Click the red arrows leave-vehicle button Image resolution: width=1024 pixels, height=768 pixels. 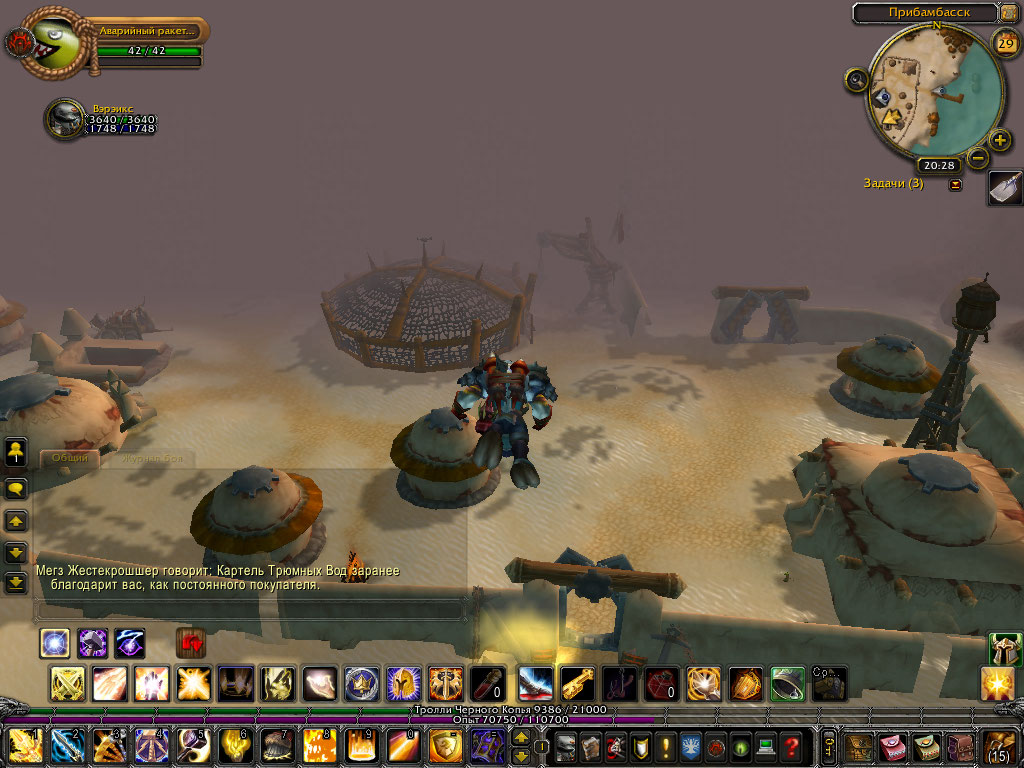190,642
